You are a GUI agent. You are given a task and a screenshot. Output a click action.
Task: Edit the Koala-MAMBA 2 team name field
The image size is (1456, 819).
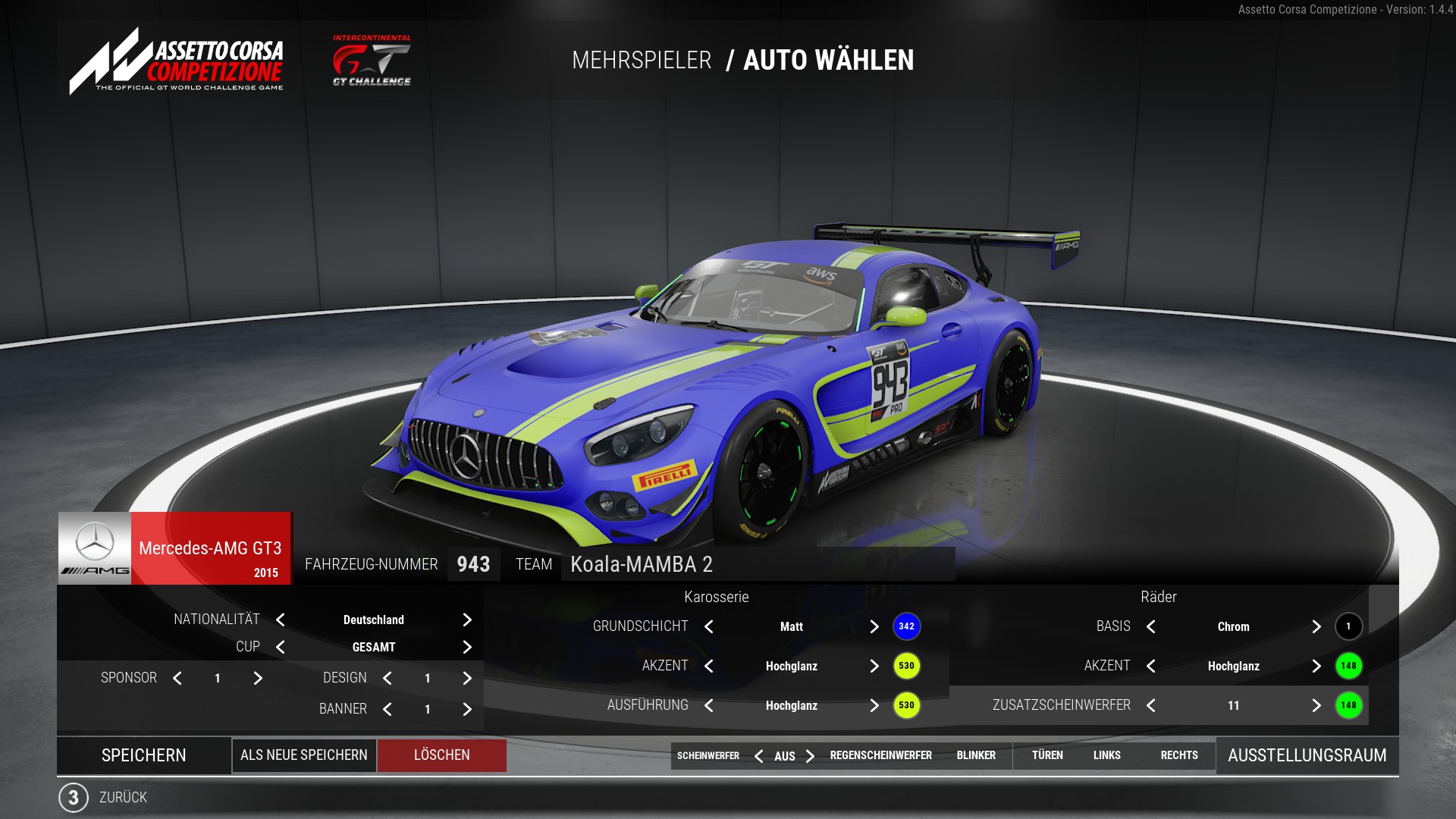coord(757,564)
